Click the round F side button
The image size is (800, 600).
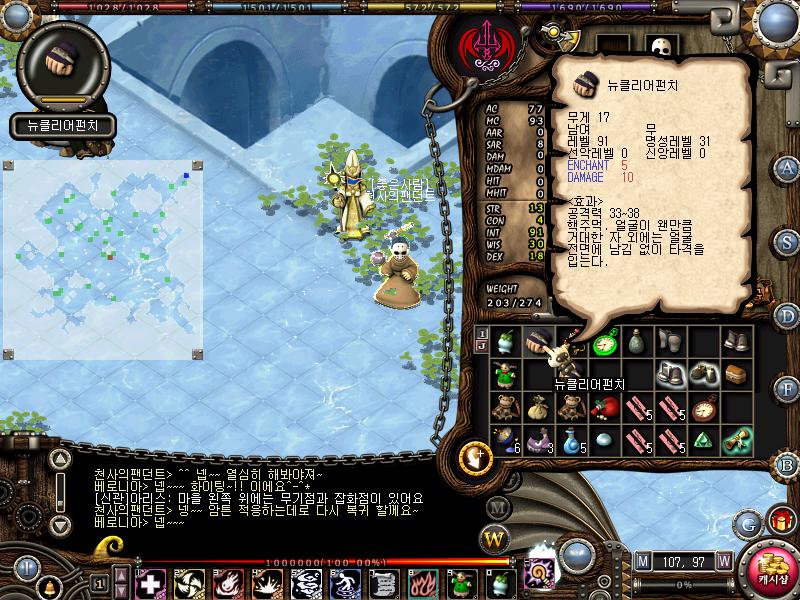point(788,391)
